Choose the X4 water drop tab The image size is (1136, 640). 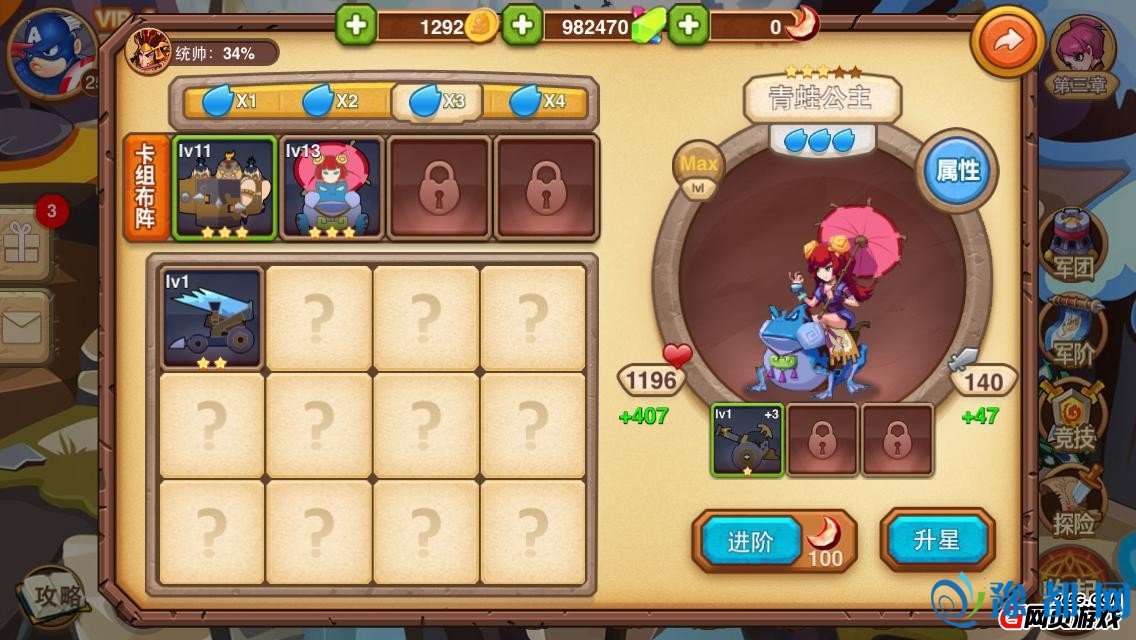(x=538, y=101)
